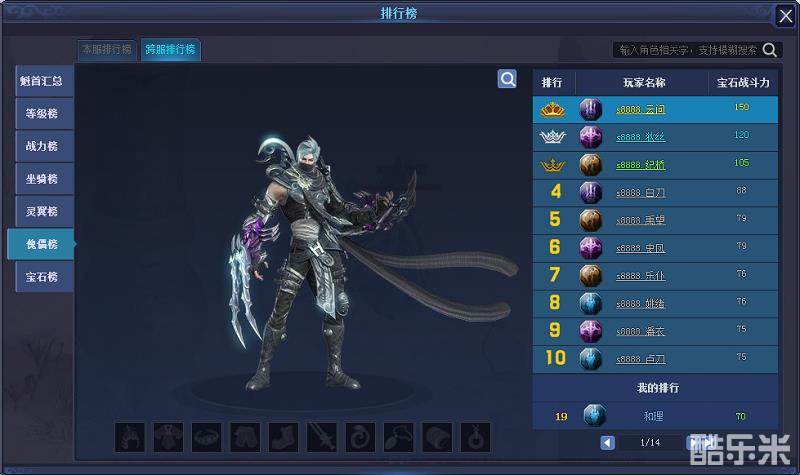Open the 魁首汇总 category

click(41, 82)
